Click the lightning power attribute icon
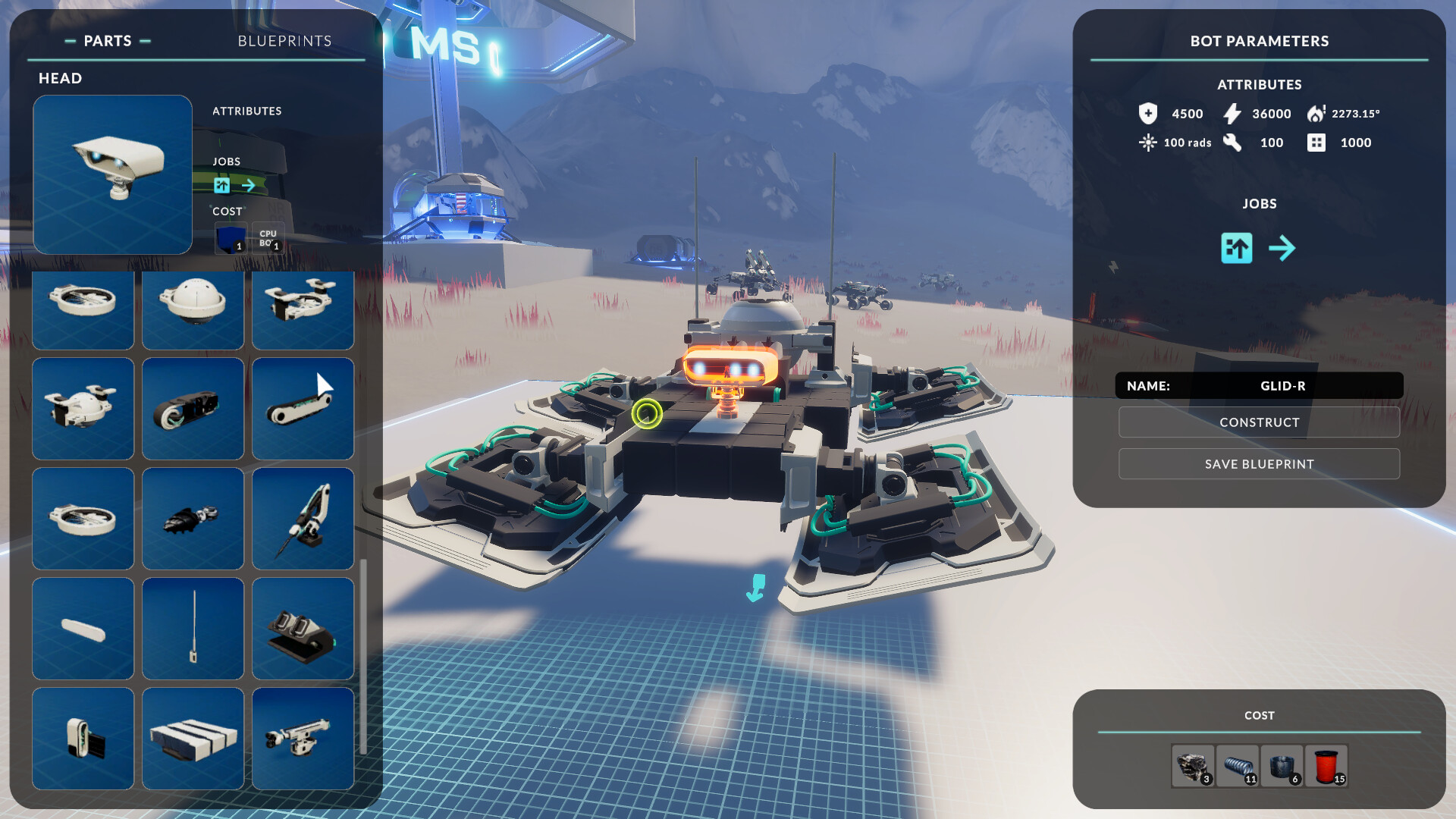The width and height of the screenshot is (1456, 819). 1232,114
